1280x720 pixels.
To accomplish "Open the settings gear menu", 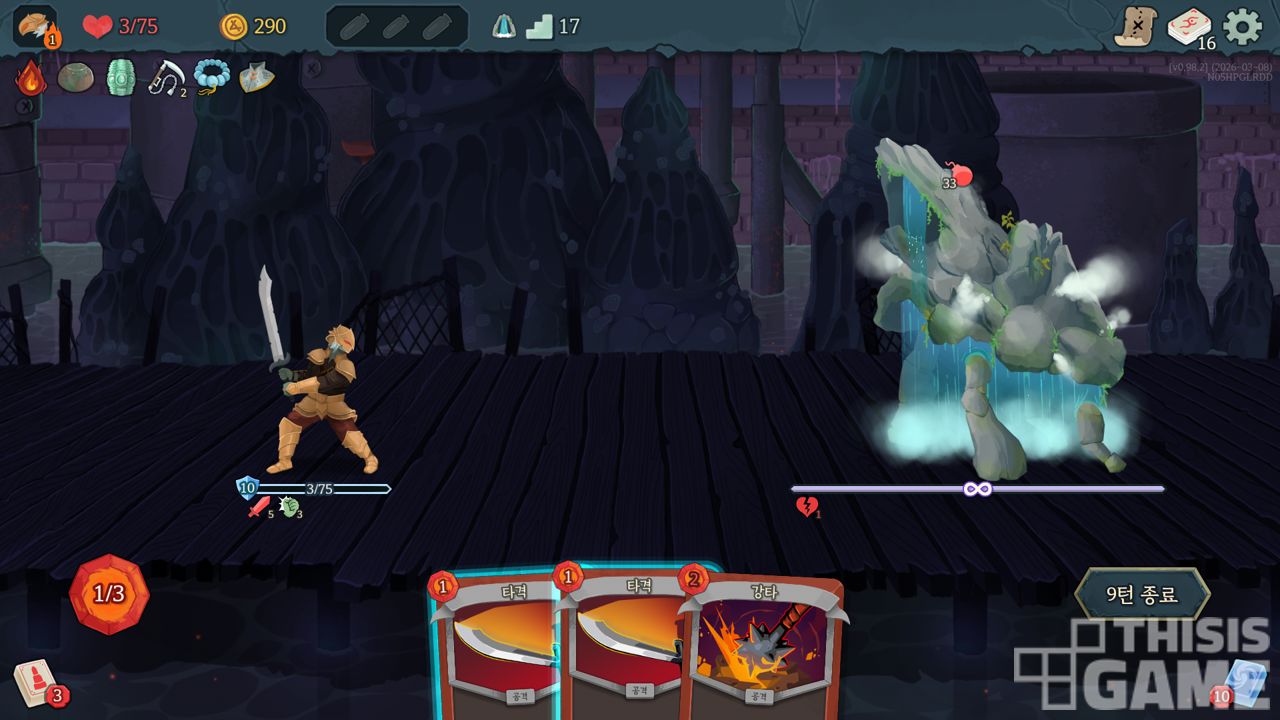I will [1243, 26].
